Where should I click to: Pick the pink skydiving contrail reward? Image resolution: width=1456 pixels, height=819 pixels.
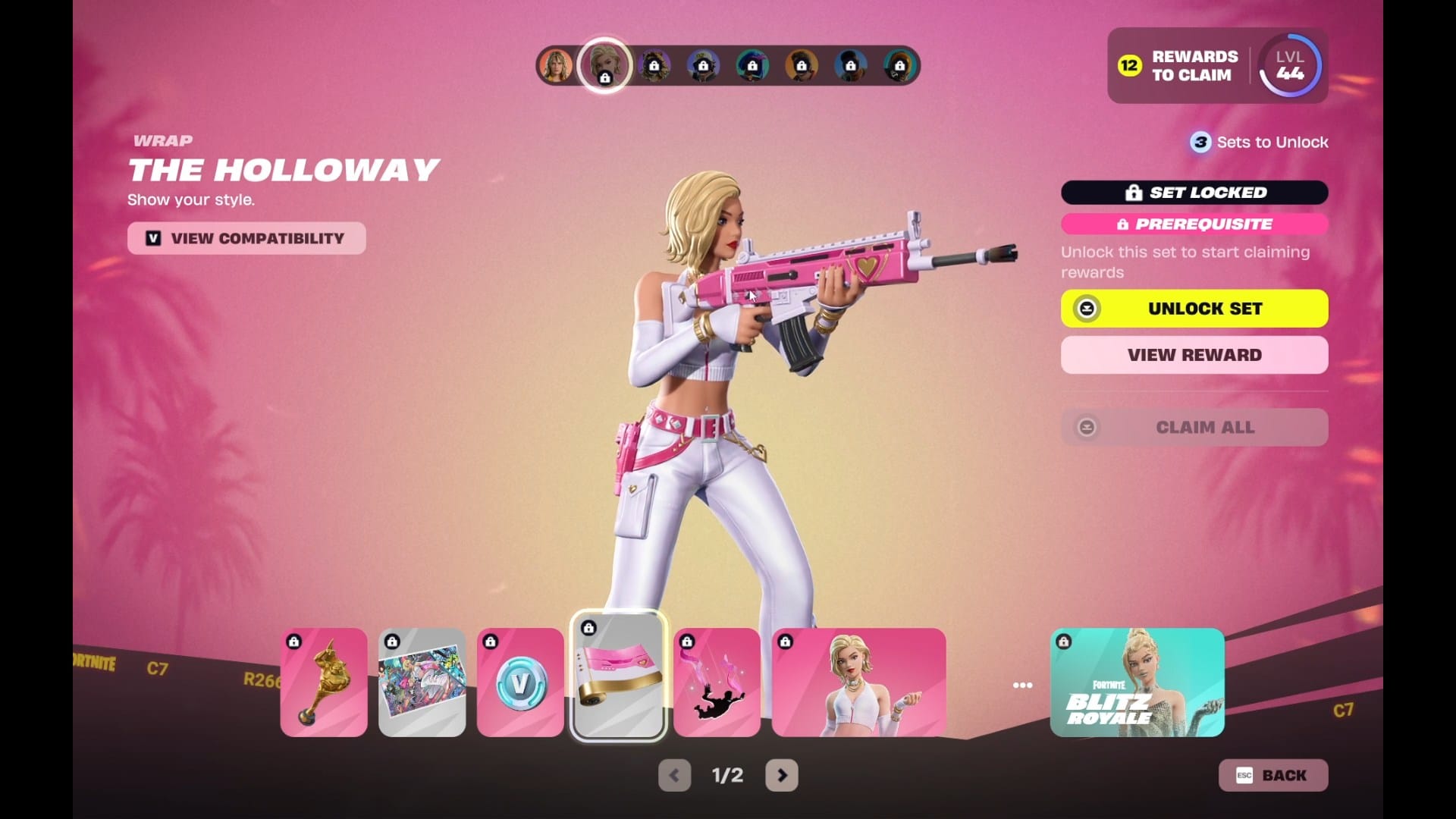click(717, 682)
